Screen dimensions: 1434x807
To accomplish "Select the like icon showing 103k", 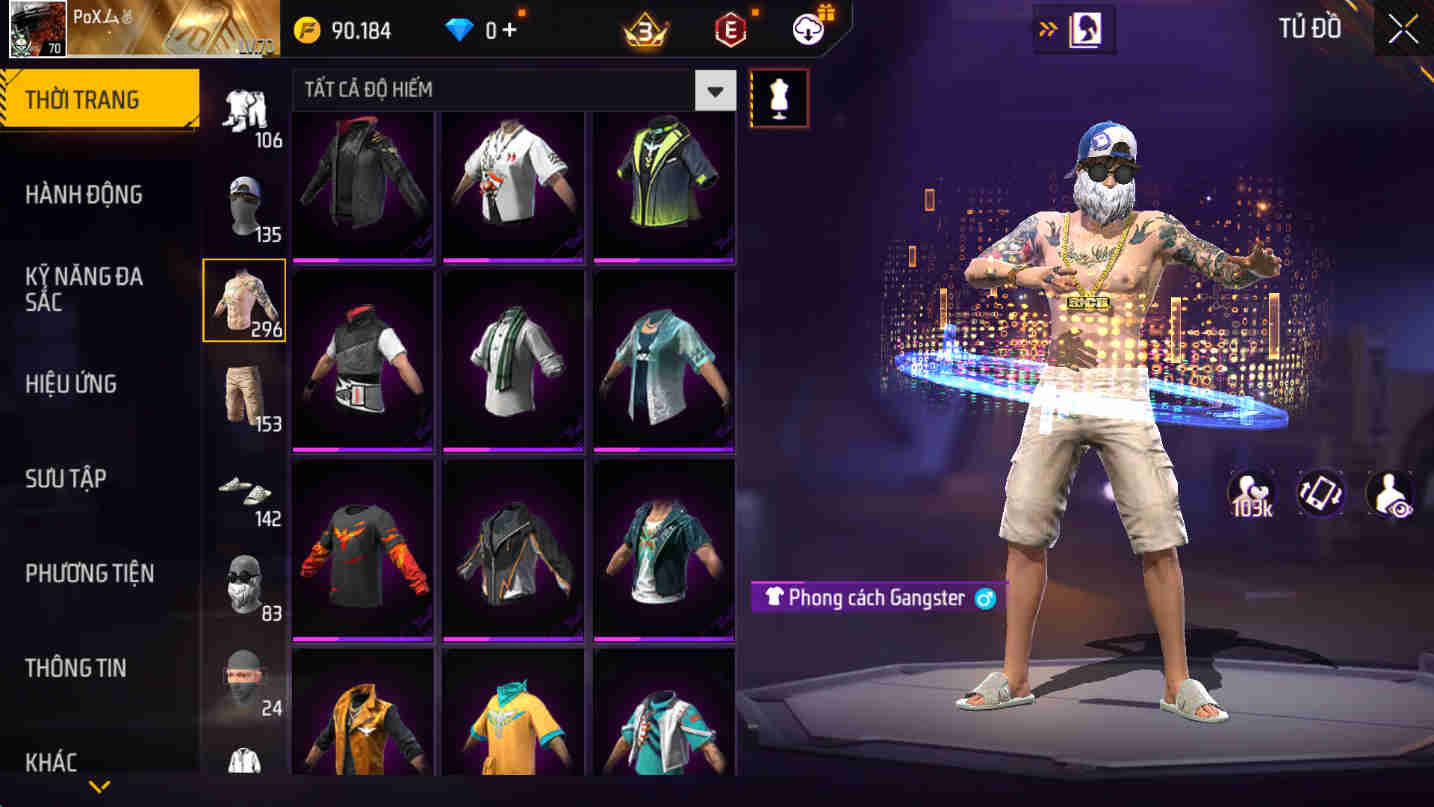I will pos(1253,492).
